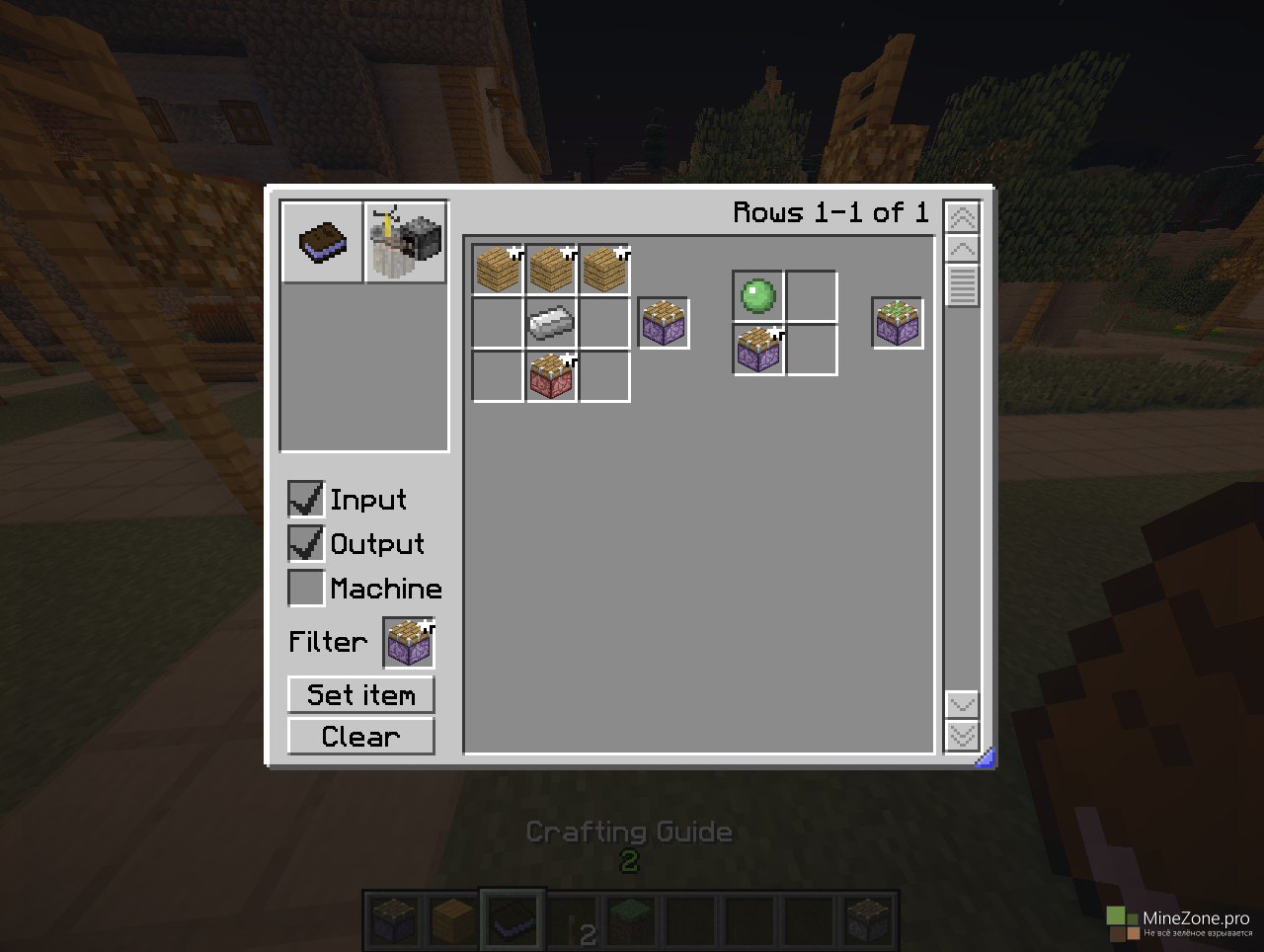Select the filter item slot
The height and width of the screenshot is (952, 1264).
tap(409, 644)
